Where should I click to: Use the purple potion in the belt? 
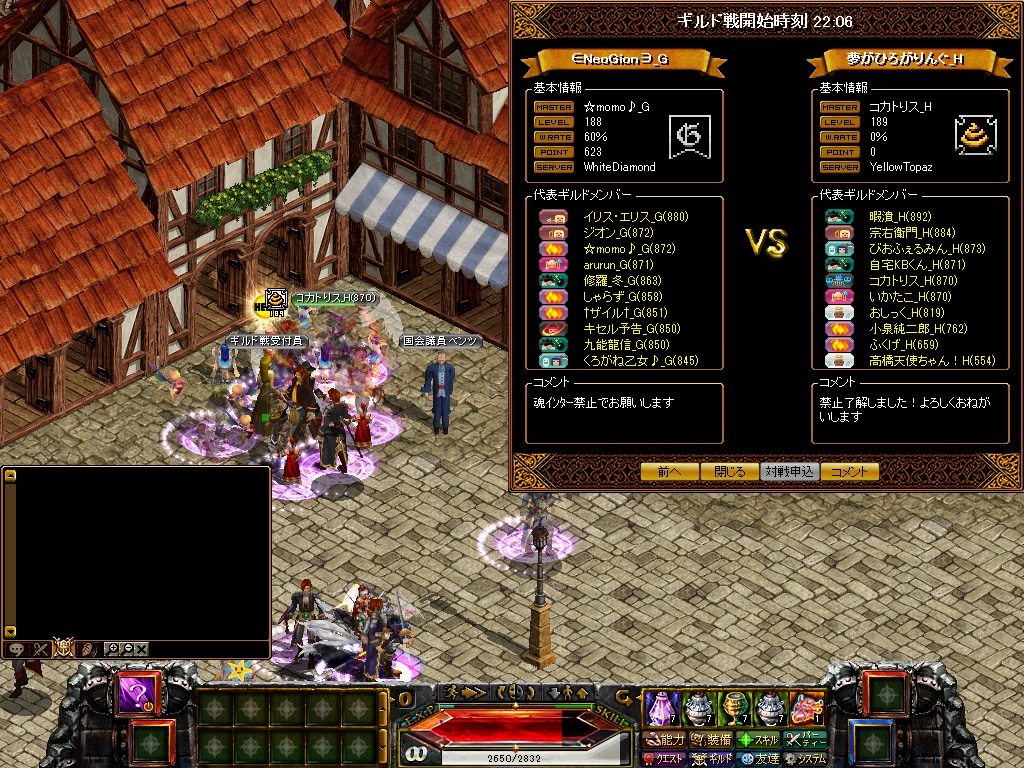(660, 708)
